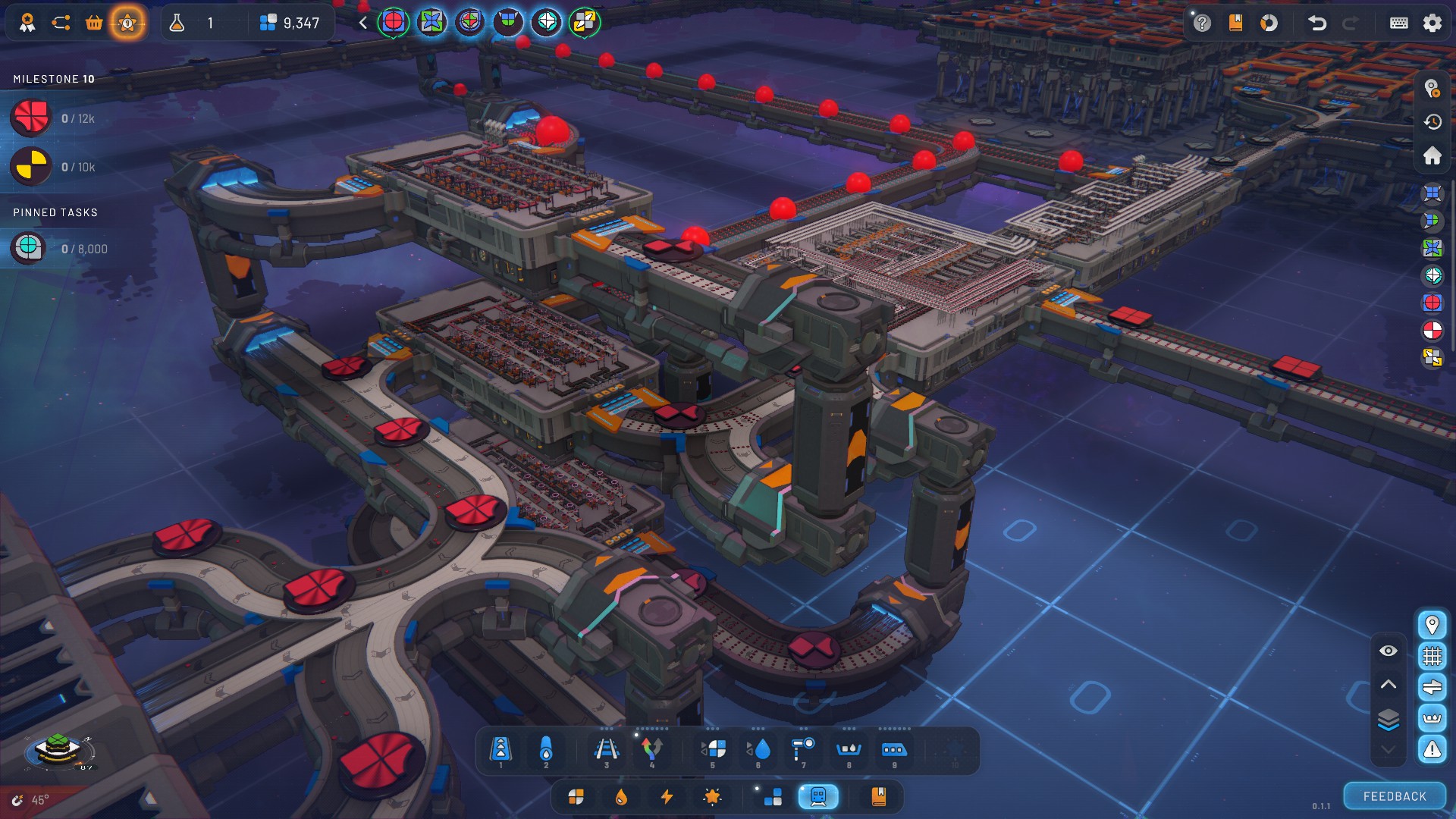Open the milestones ribbon icon
The height and width of the screenshot is (819, 1456).
[x=27, y=23]
